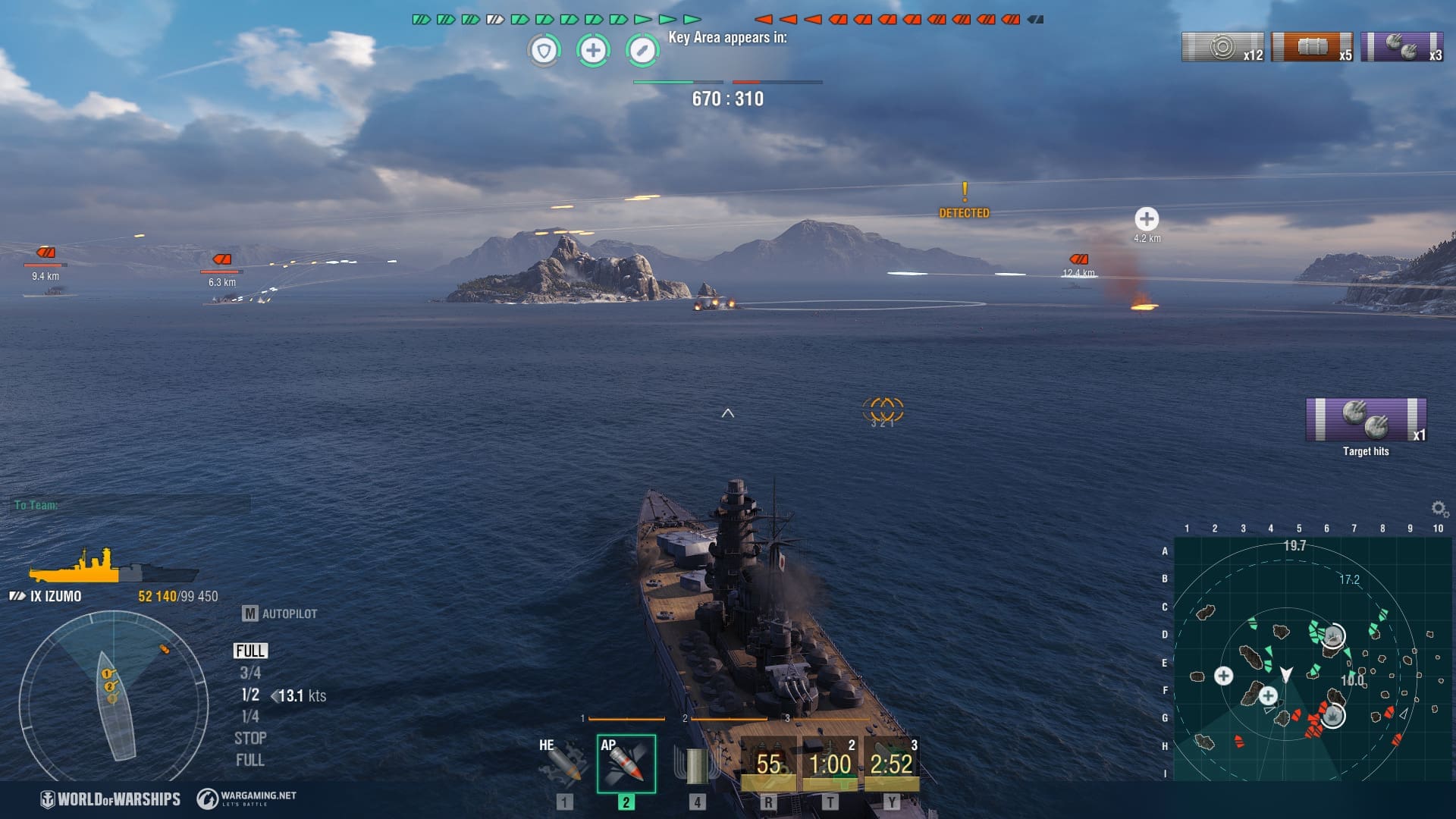Select the HE shell type
The width and height of the screenshot is (1456, 819).
pyautogui.click(x=563, y=763)
